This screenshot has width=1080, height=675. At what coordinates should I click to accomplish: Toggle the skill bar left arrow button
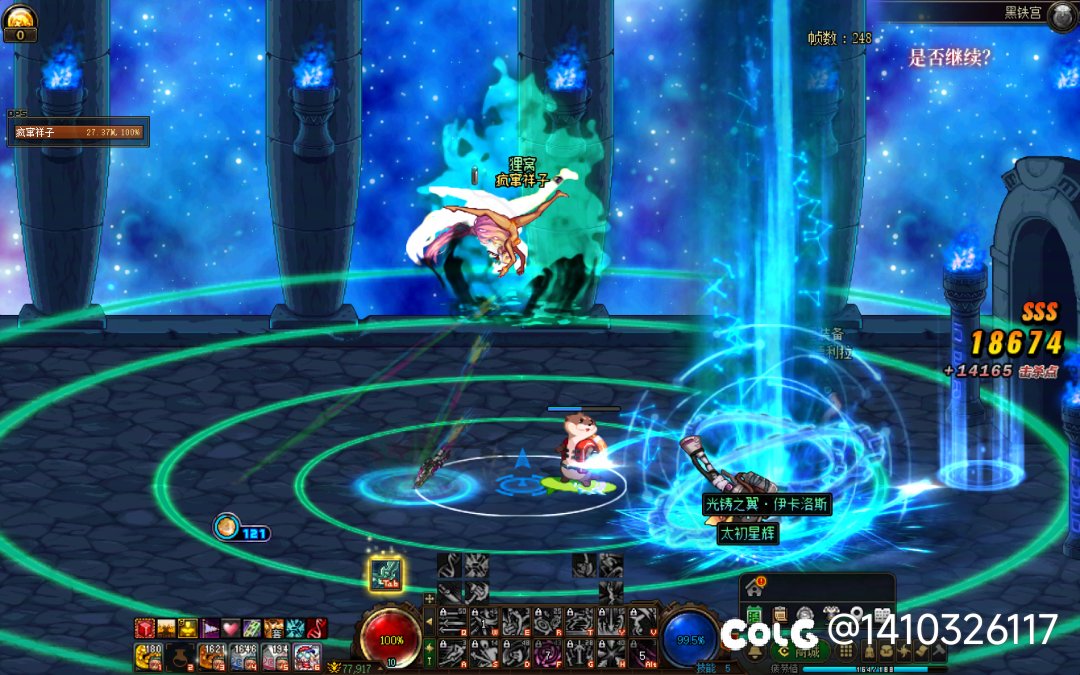pyautogui.click(x=430, y=621)
